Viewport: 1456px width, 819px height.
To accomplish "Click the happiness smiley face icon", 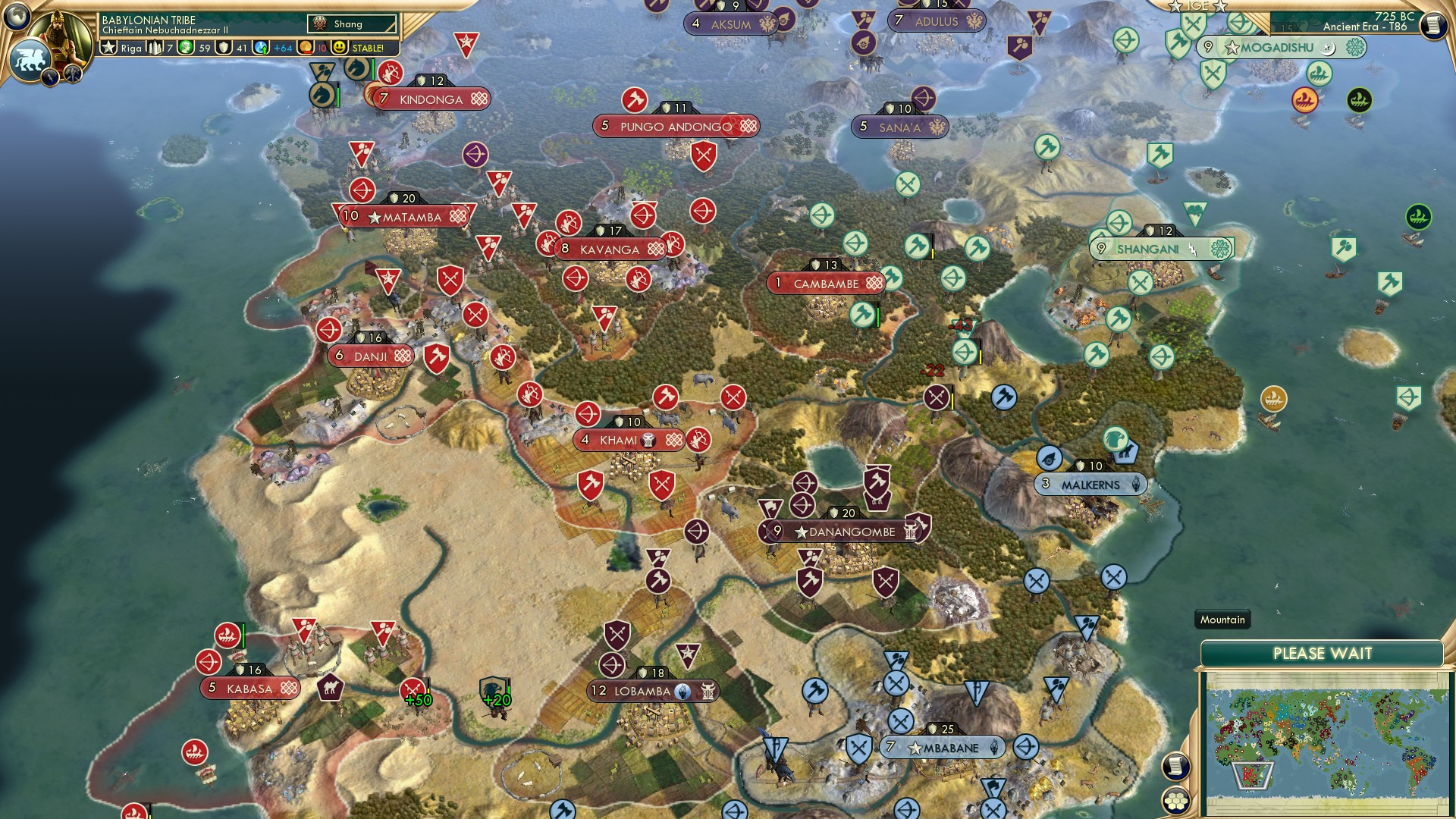I will pos(339,48).
